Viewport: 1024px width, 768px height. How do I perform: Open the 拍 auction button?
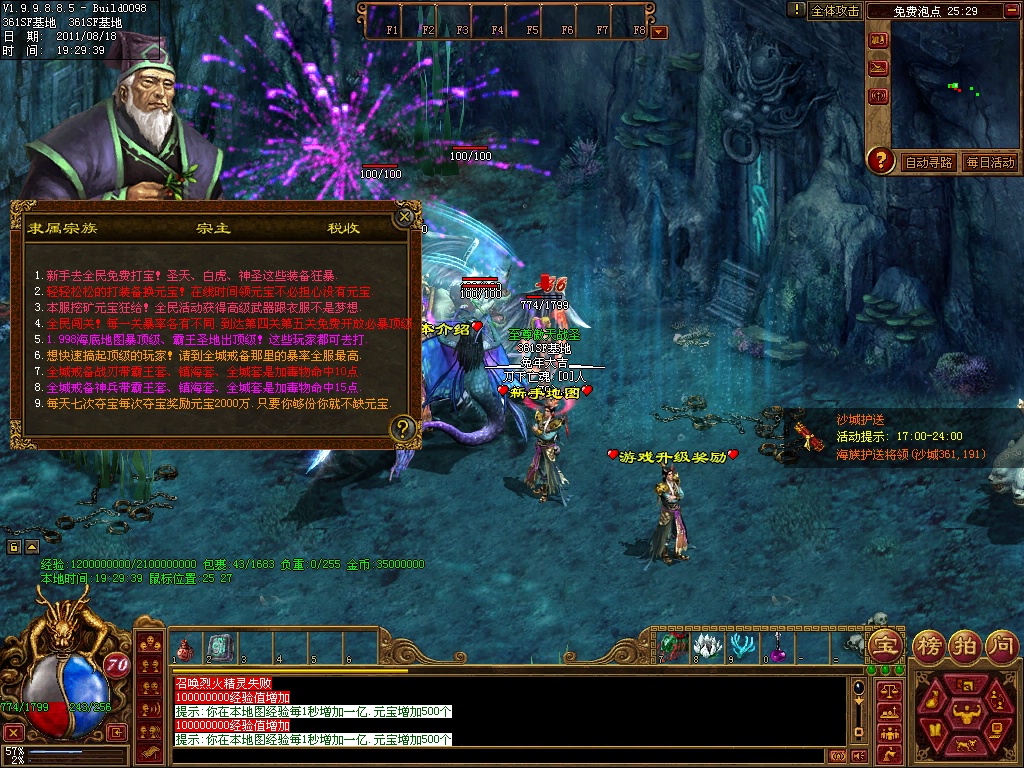coord(964,644)
